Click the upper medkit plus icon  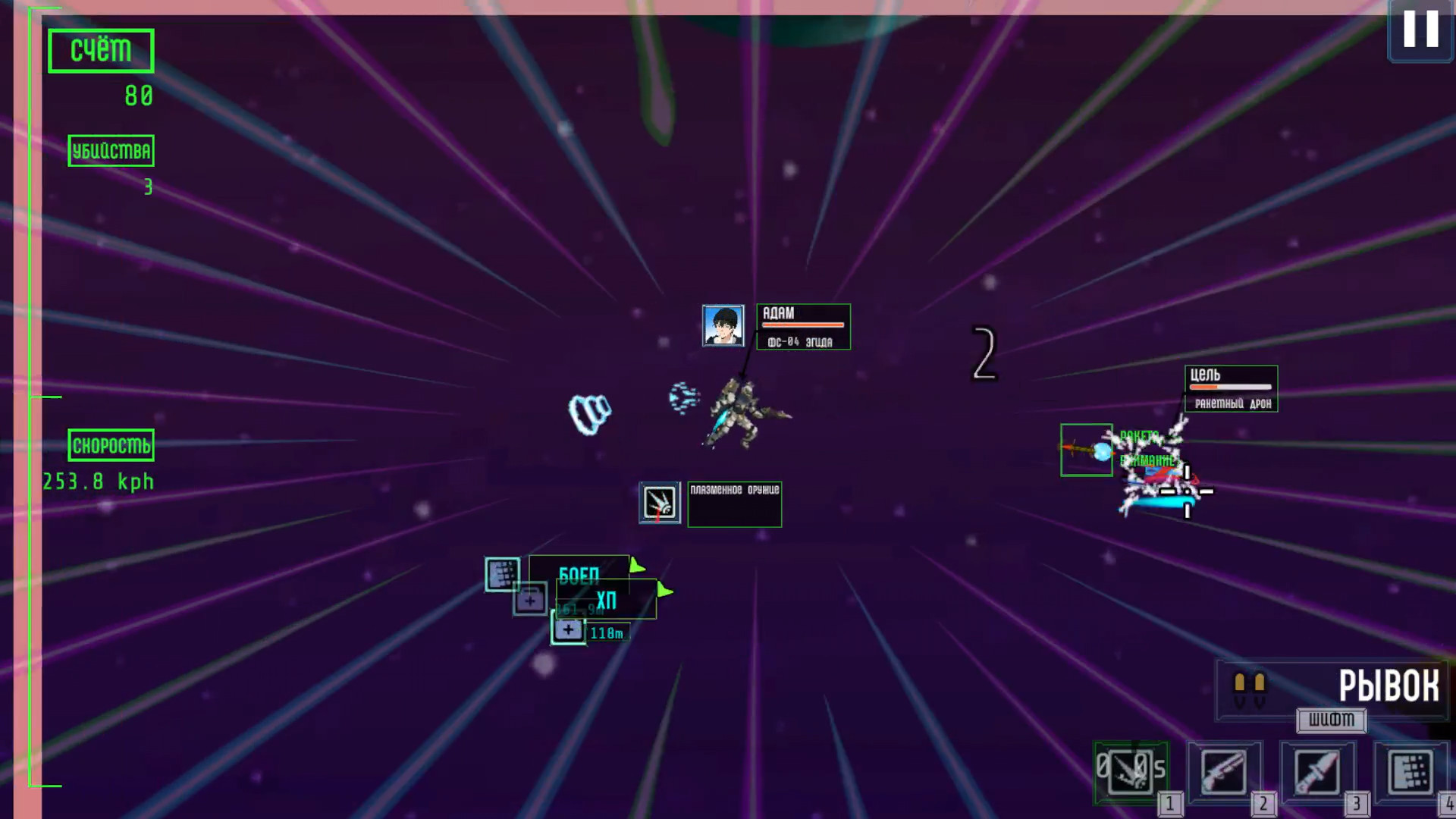tap(530, 600)
